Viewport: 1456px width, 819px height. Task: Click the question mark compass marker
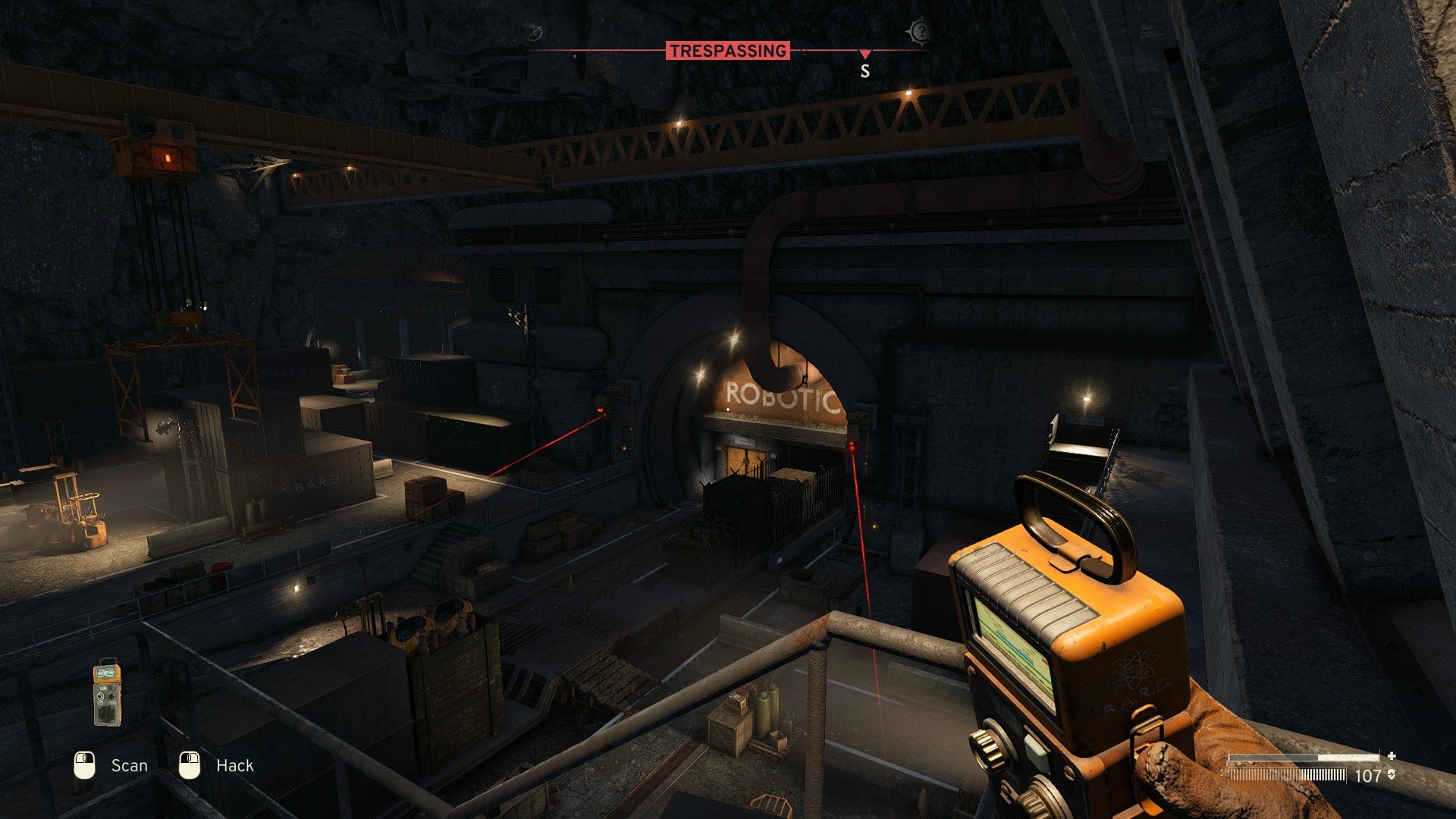(x=920, y=32)
